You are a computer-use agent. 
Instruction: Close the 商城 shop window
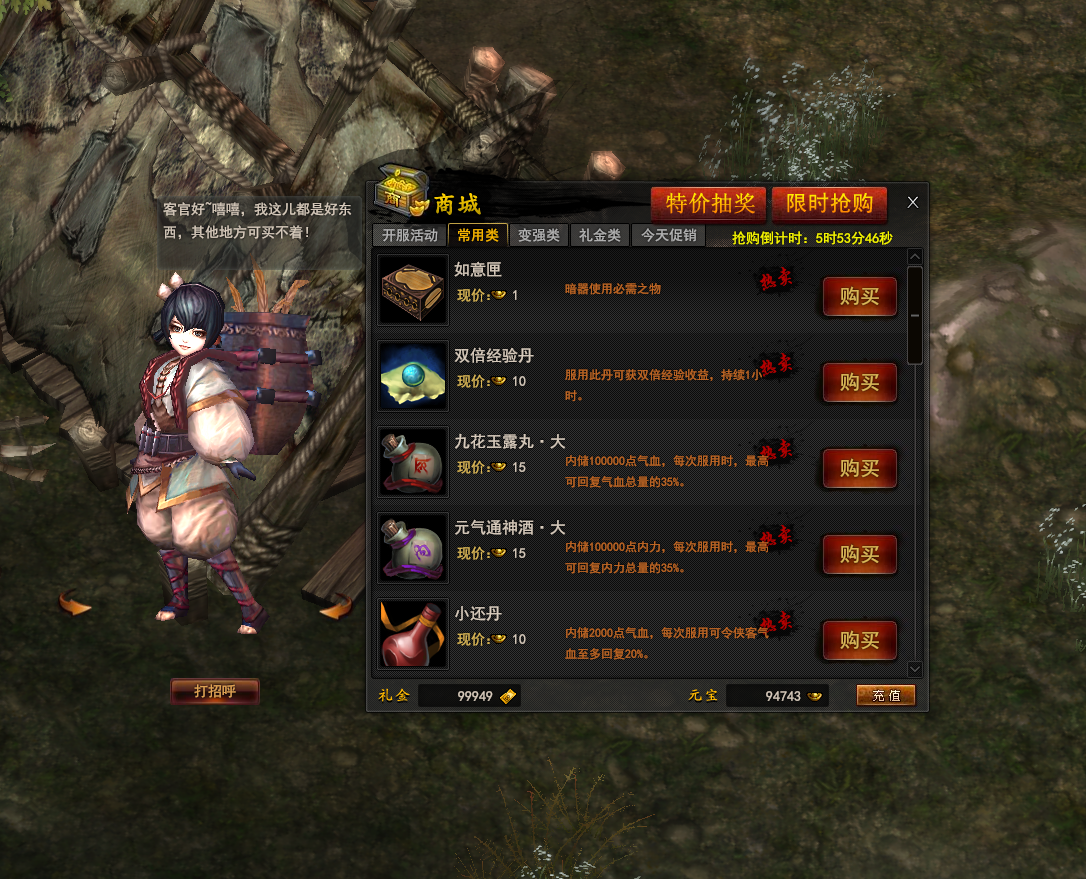tap(912, 202)
